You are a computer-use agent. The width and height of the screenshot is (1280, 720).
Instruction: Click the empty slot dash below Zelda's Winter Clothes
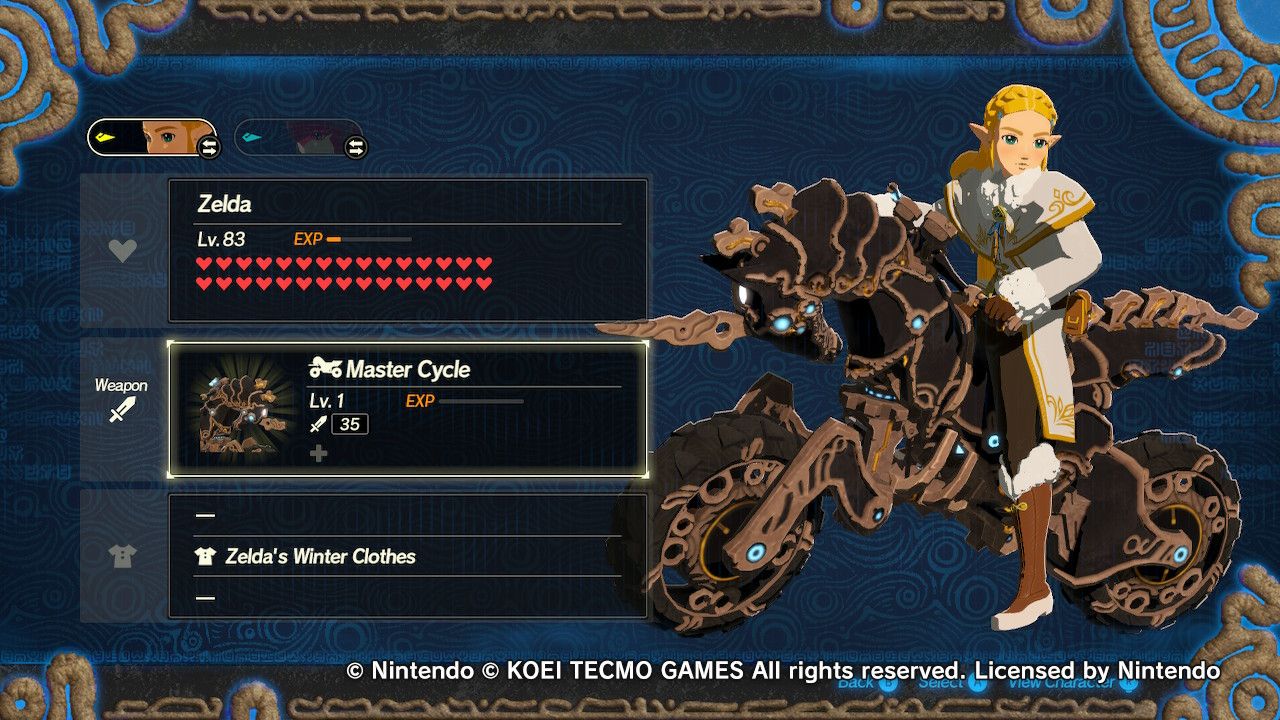click(205, 598)
